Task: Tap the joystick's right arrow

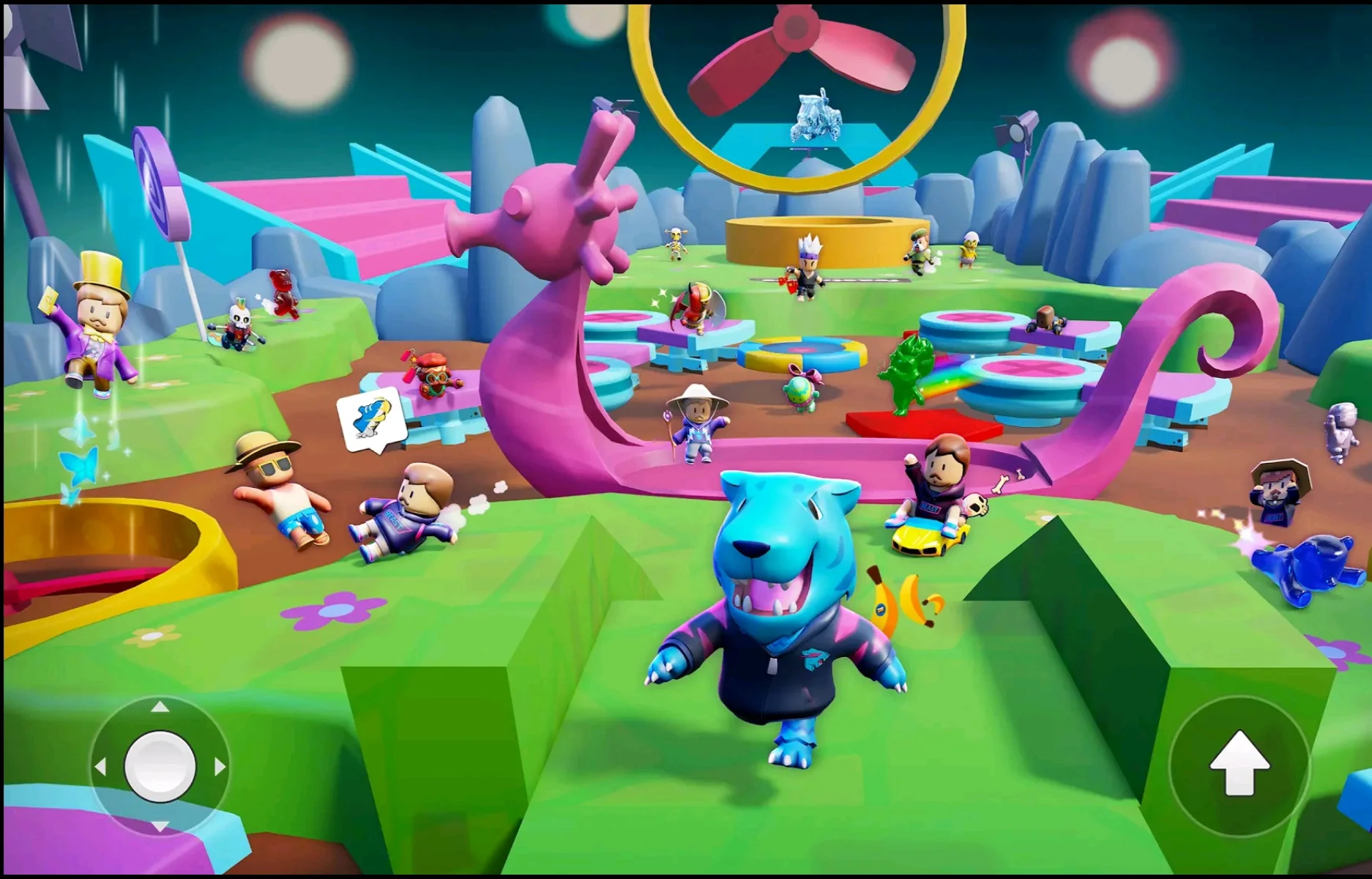Action: (x=220, y=767)
